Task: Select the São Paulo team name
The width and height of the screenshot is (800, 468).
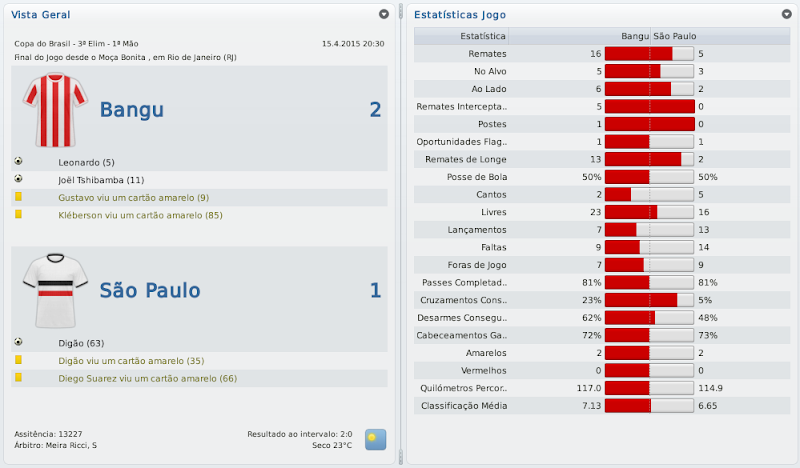Action: [150, 291]
